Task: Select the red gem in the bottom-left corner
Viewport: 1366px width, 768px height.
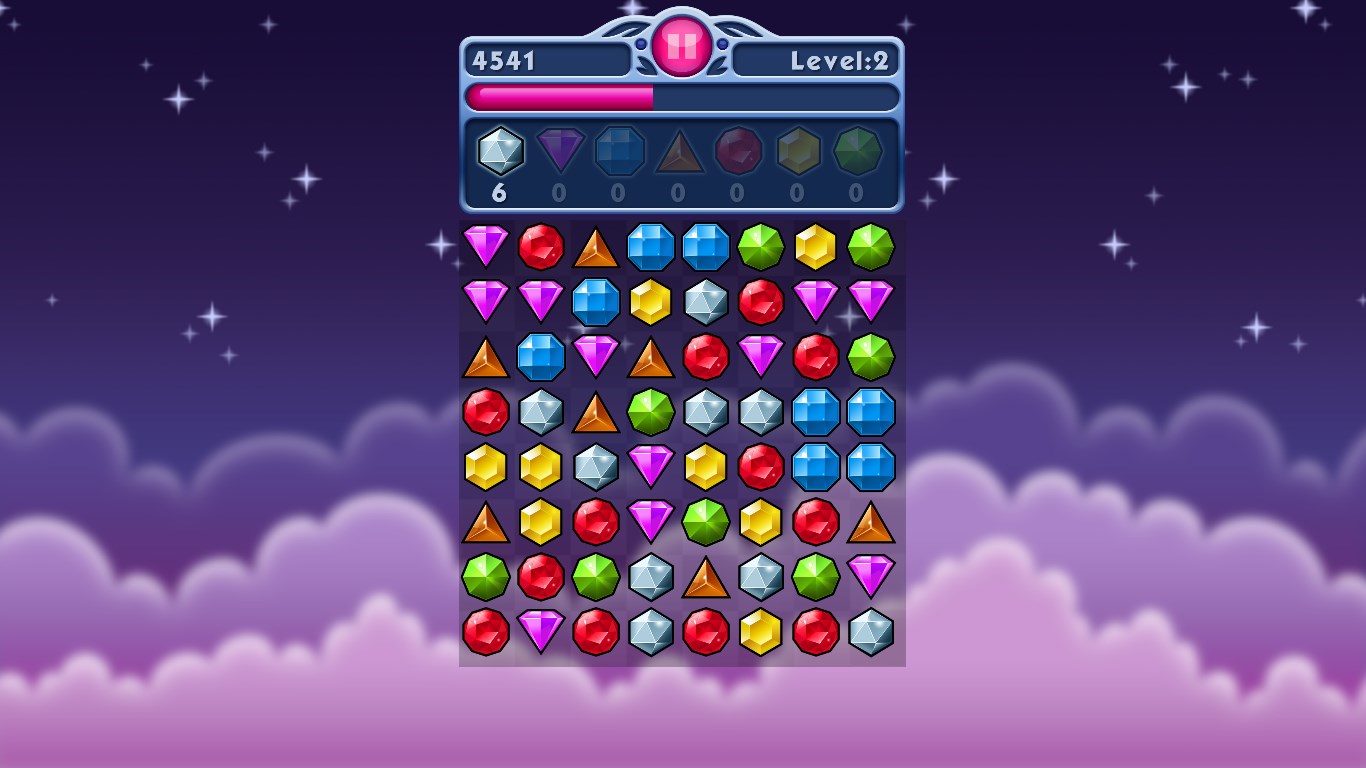Action: [487, 632]
